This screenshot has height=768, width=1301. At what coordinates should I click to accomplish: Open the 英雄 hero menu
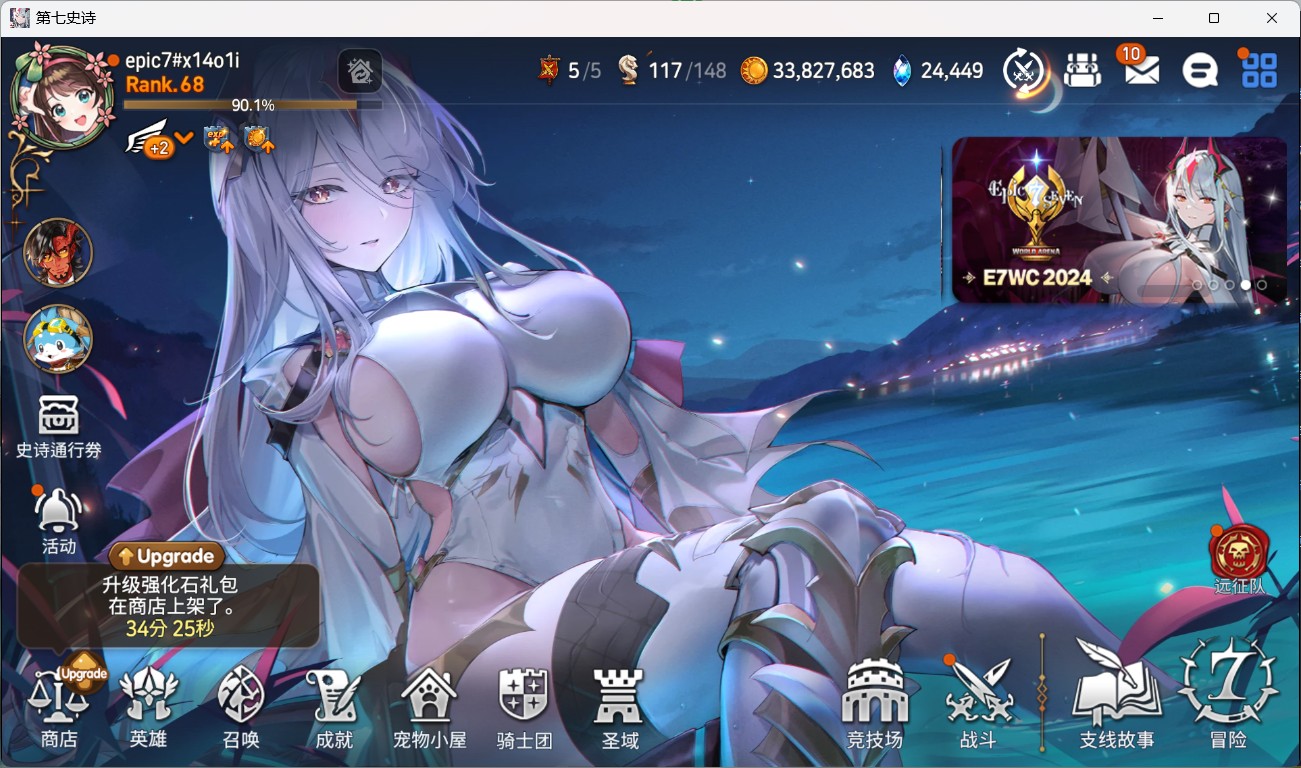point(148,705)
